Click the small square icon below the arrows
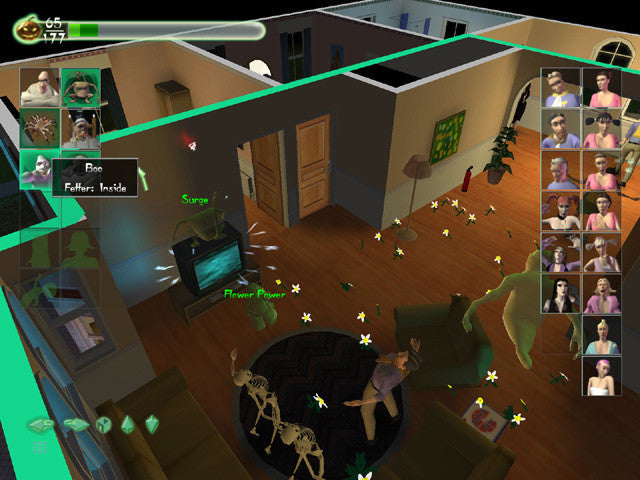This screenshot has height=480, width=640. tap(41, 447)
